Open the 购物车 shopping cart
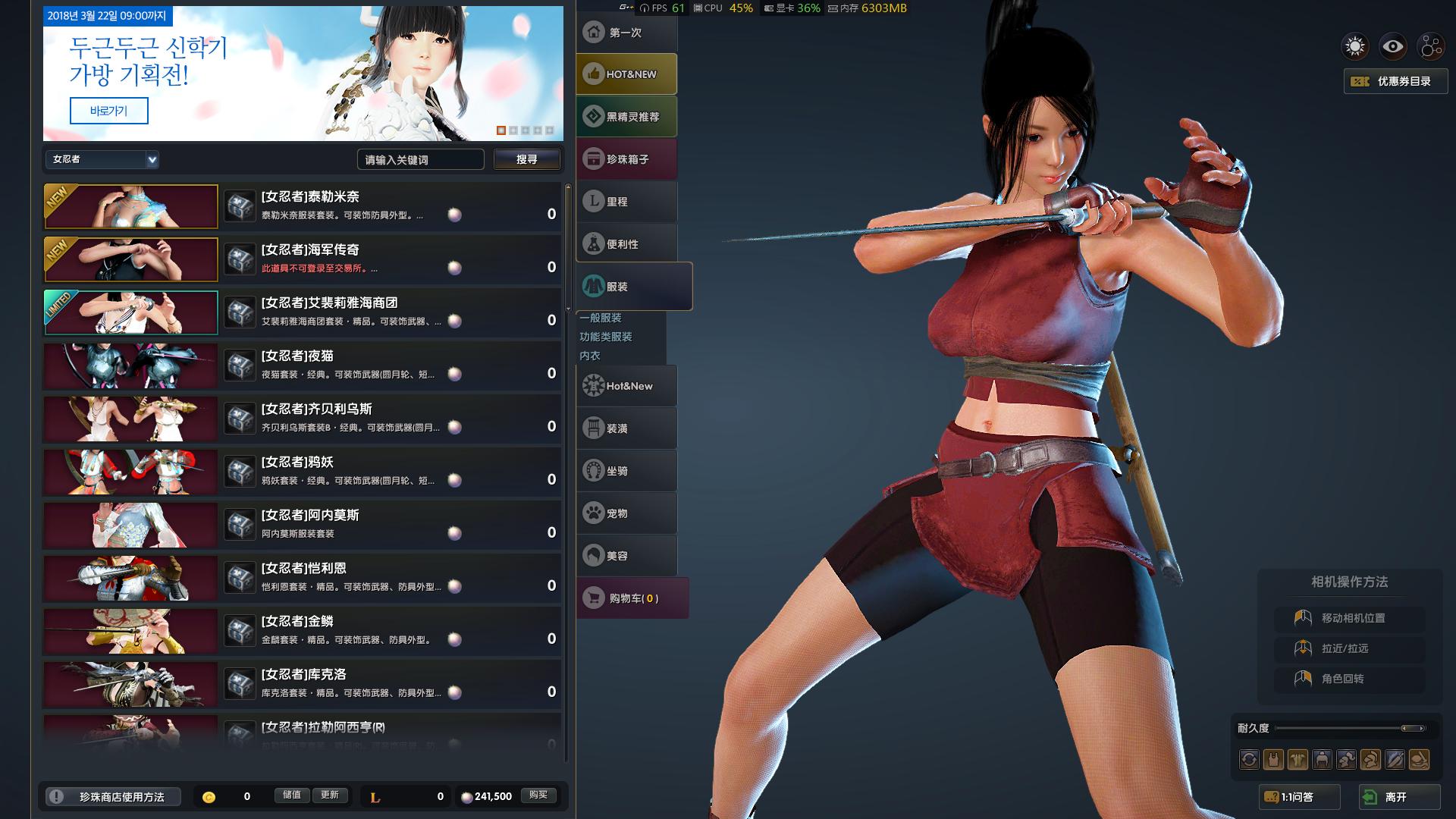The image size is (1456, 819). [632, 598]
